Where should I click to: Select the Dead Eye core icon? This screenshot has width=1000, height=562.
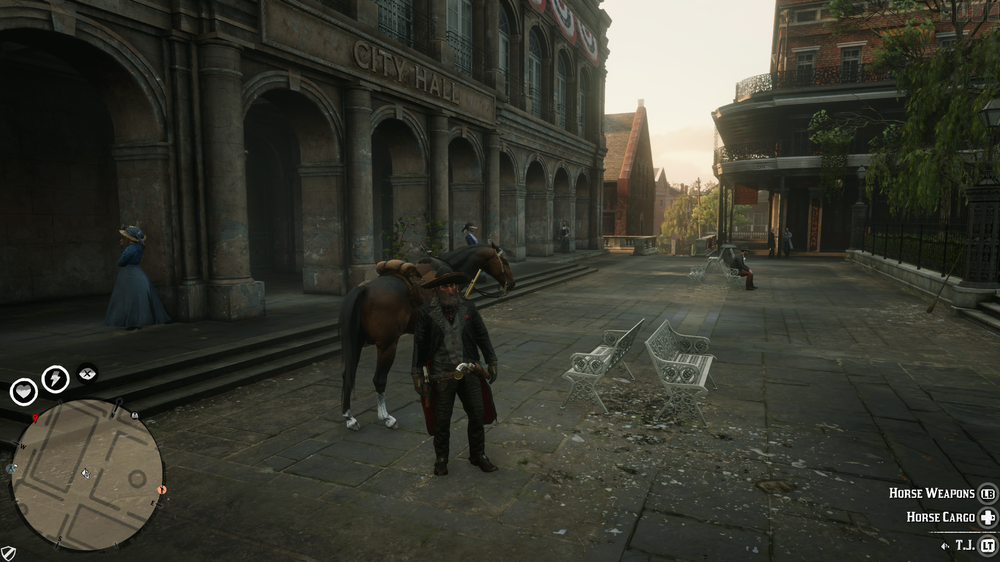(87, 372)
